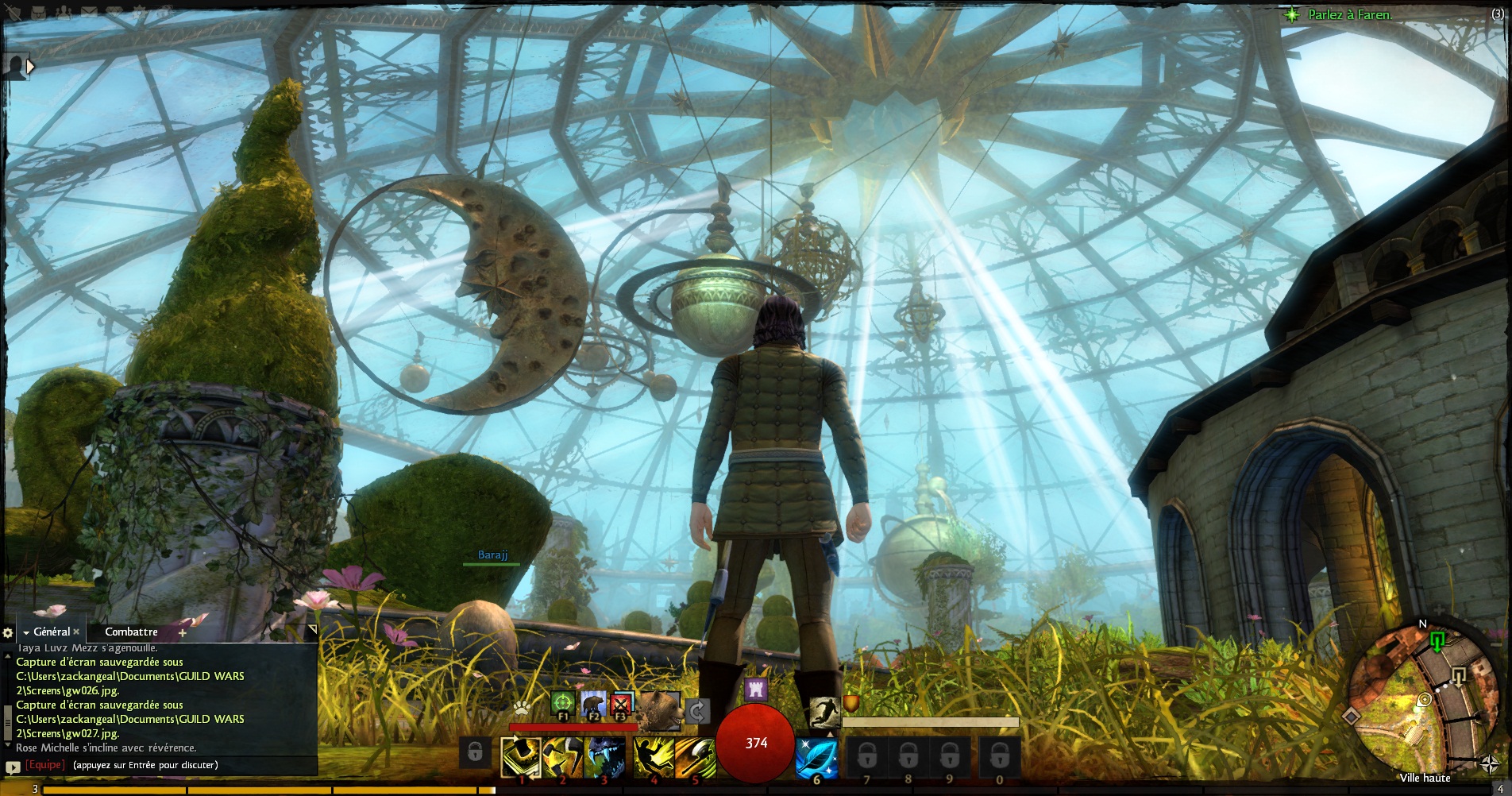1512x796 pixels.
Task: Swap pets with the rotate arrow button
Action: click(x=696, y=710)
